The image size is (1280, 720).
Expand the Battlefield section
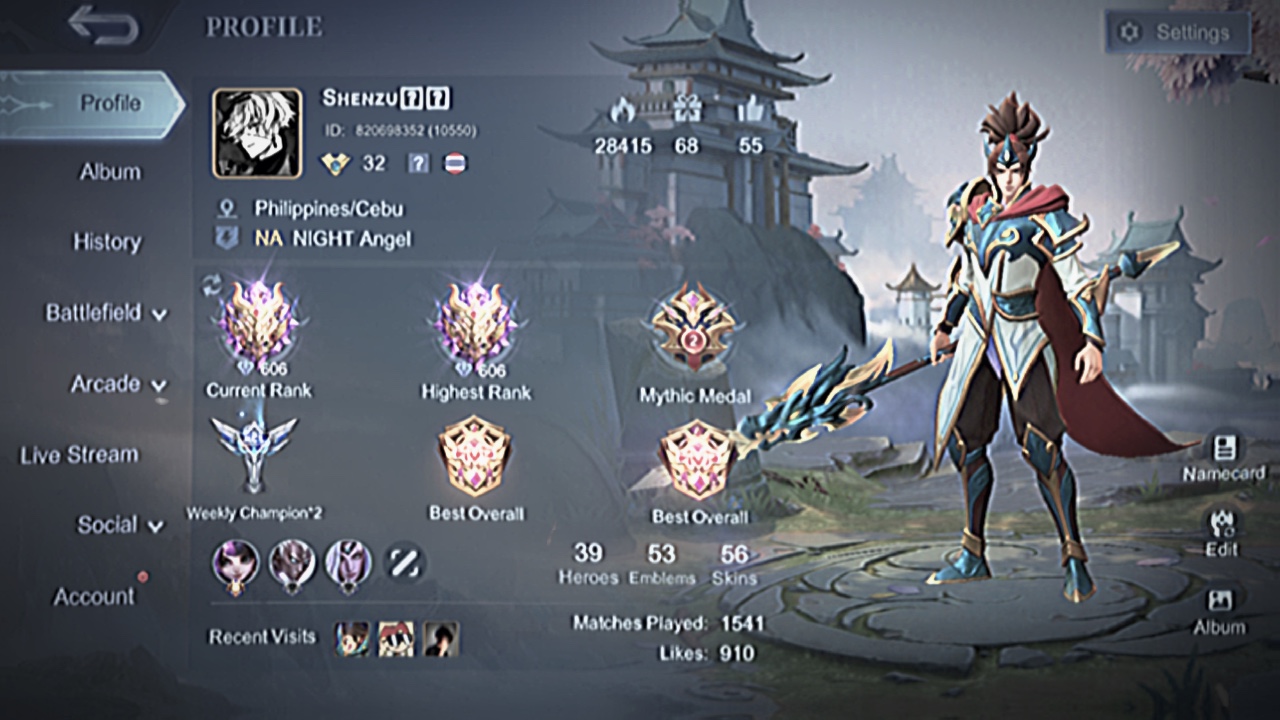106,313
